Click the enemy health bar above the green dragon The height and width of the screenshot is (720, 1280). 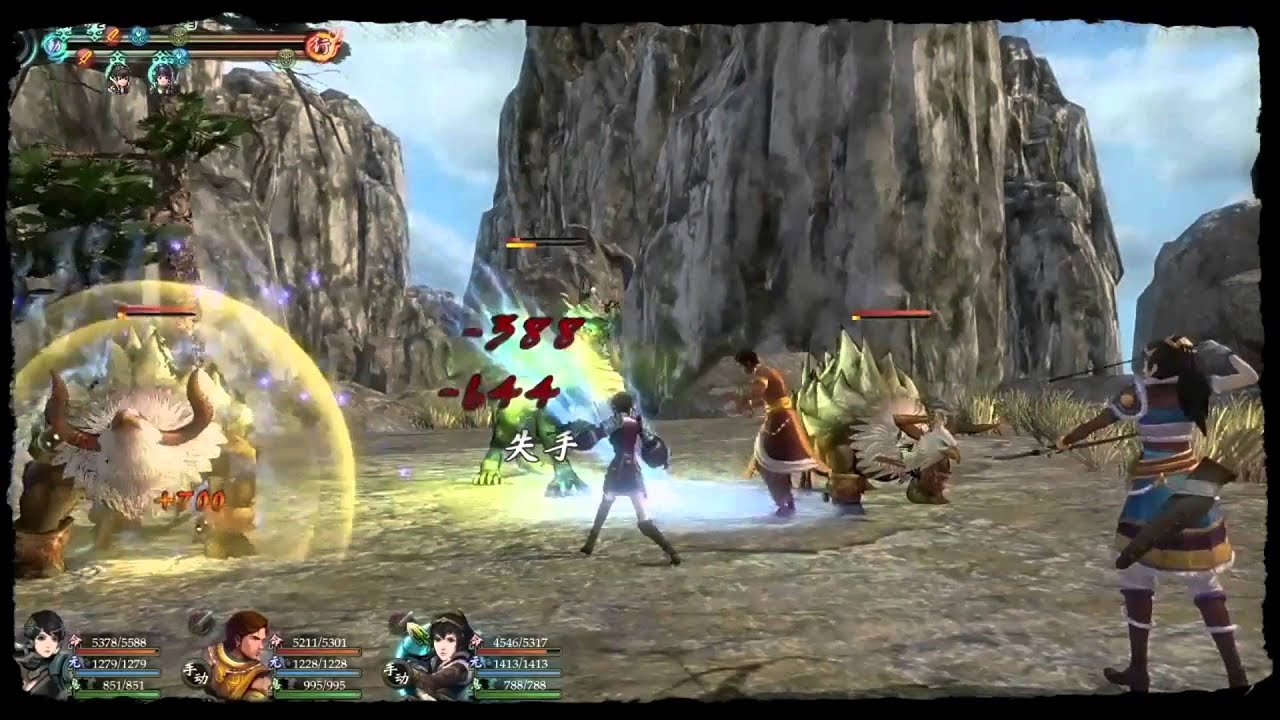click(x=545, y=240)
